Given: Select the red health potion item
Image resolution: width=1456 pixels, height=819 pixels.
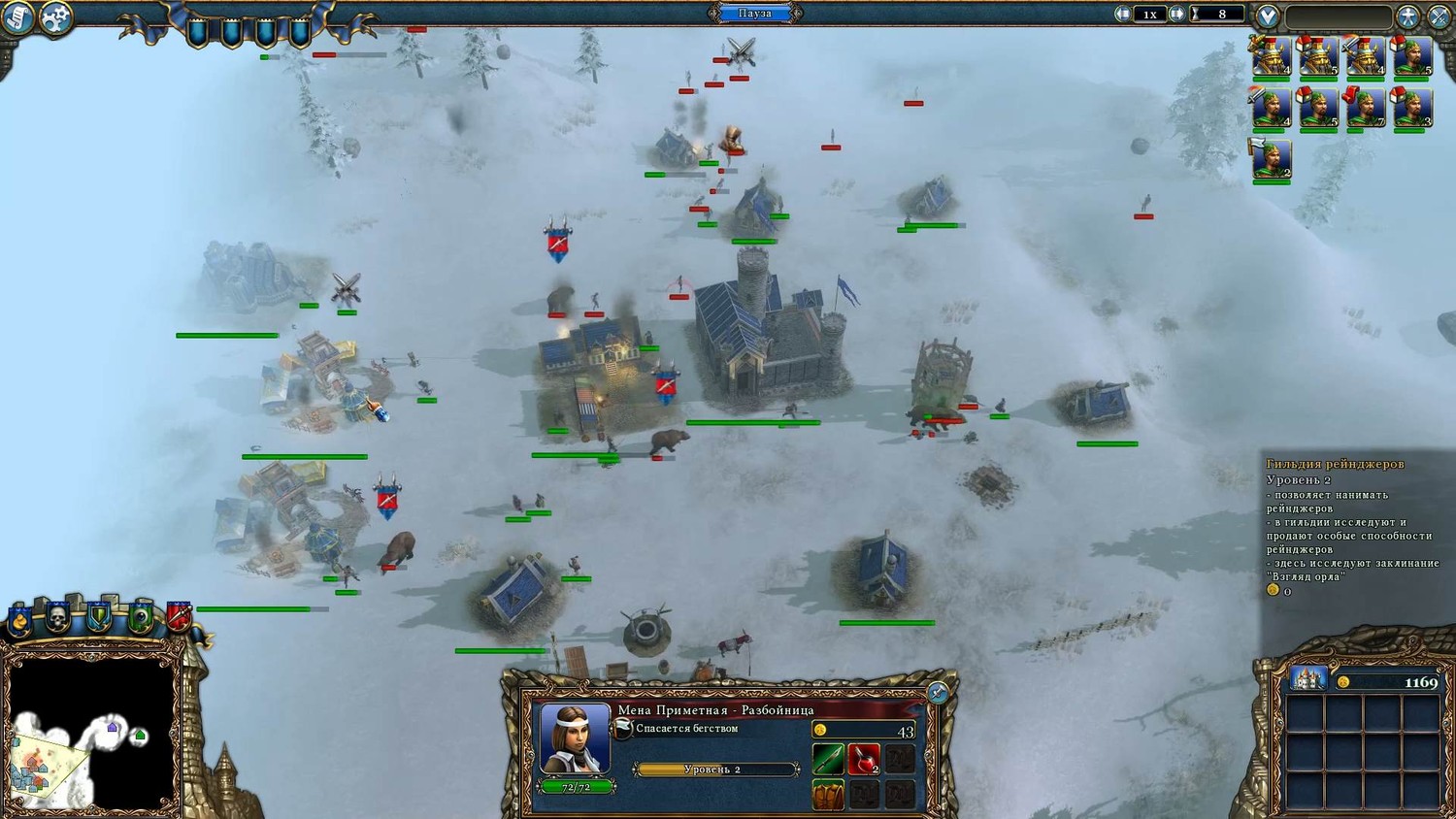Looking at the screenshot, I should click(x=863, y=759).
